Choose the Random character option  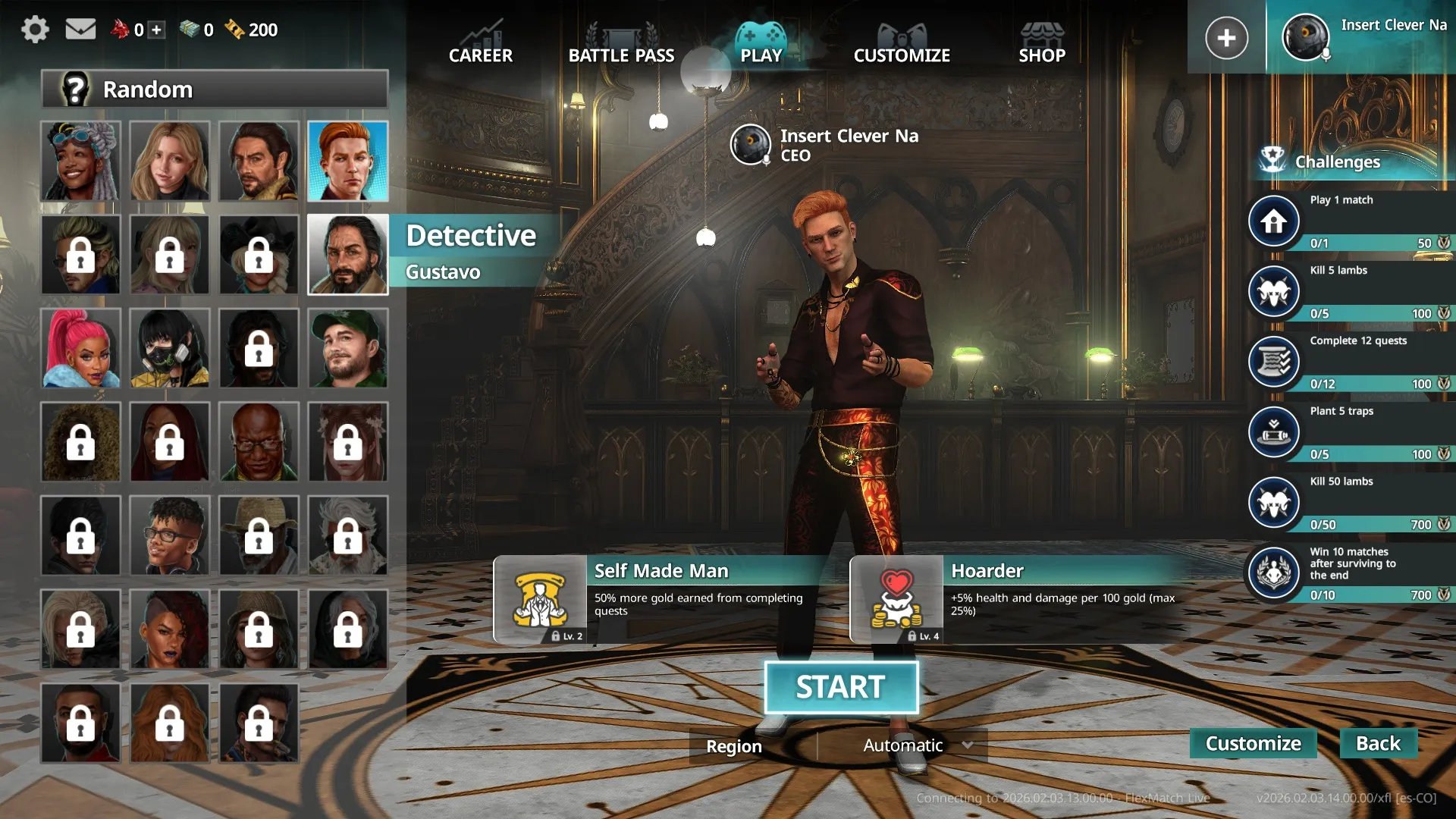215,89
